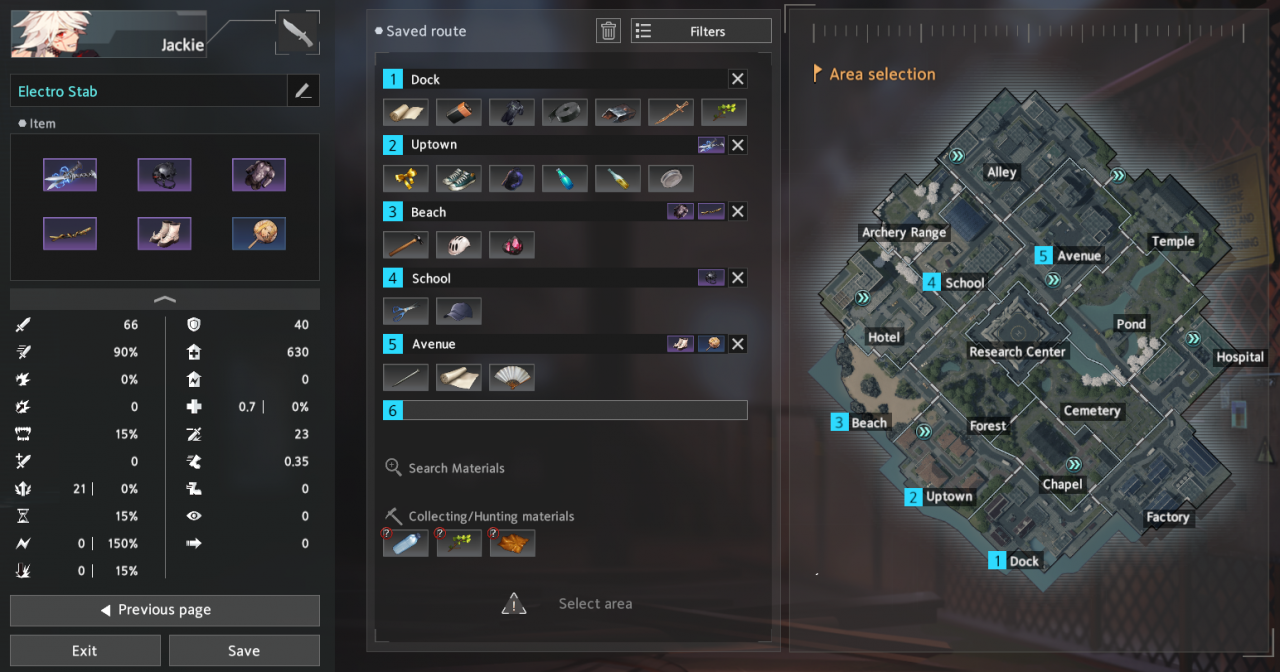Remove Avenue from the saved route

tap(737, 344)
